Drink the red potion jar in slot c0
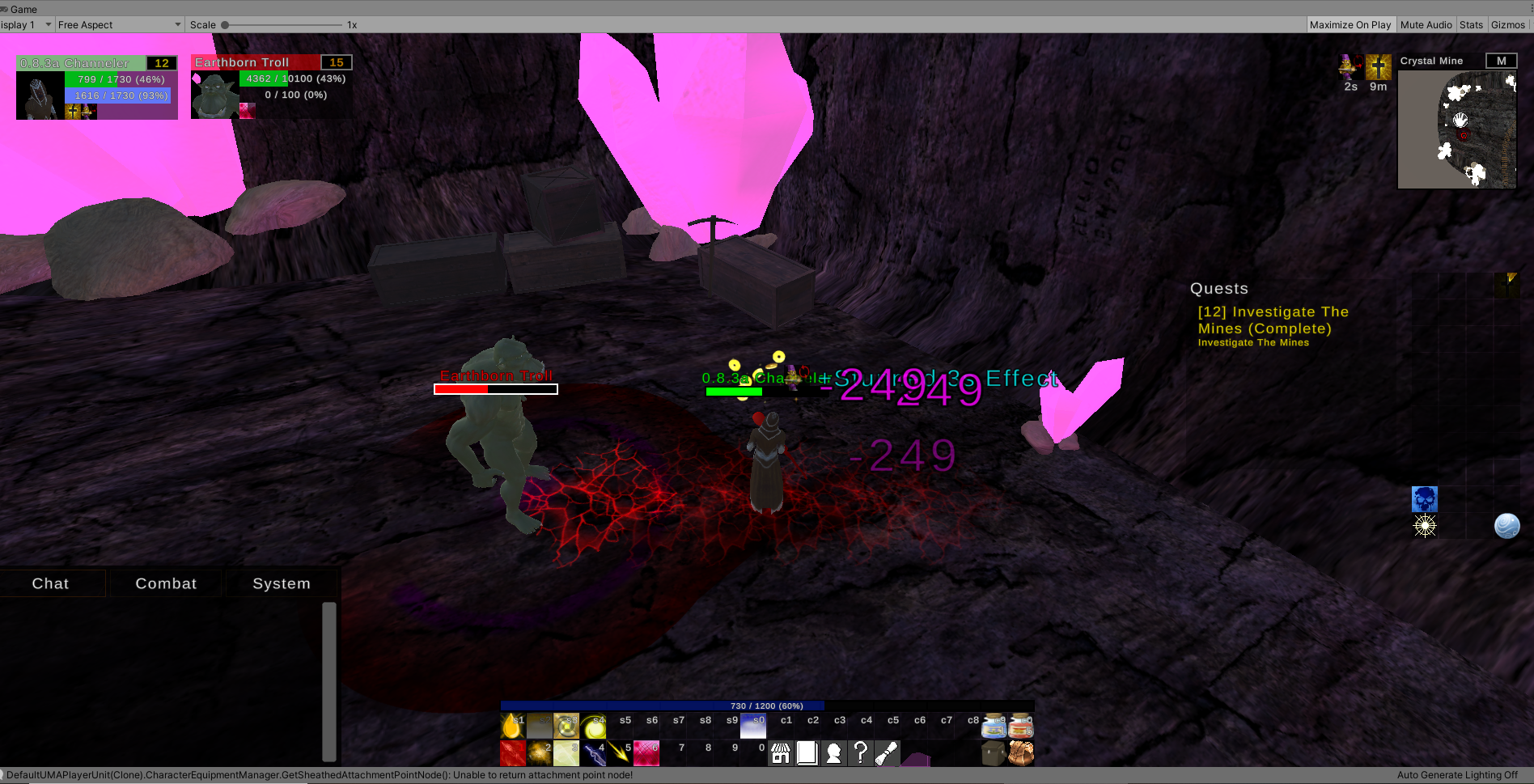Image resolution: width=1534 pixels, height=784 pixels. tap(1021, 726)
